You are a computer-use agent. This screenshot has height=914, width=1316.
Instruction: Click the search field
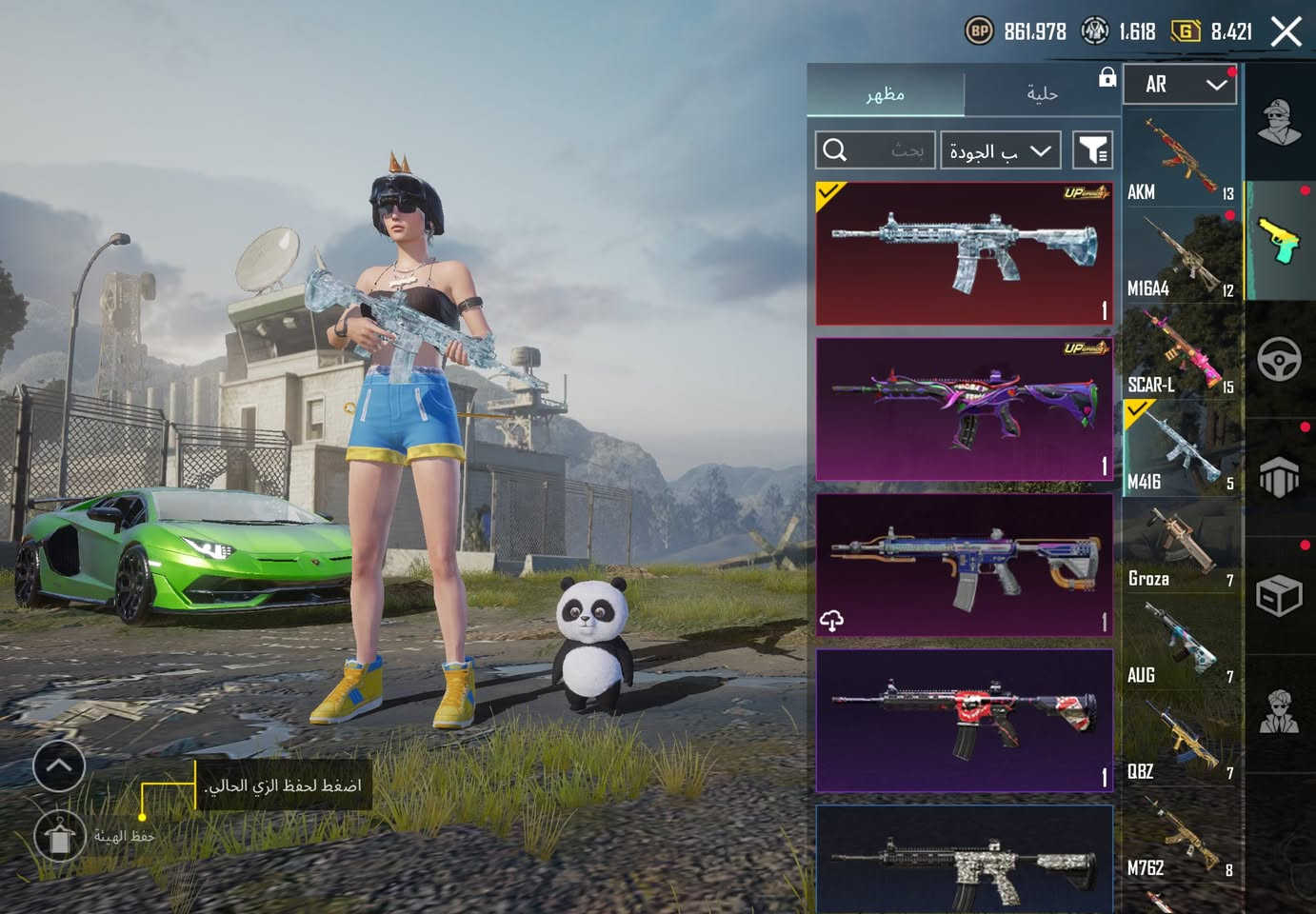874,150
